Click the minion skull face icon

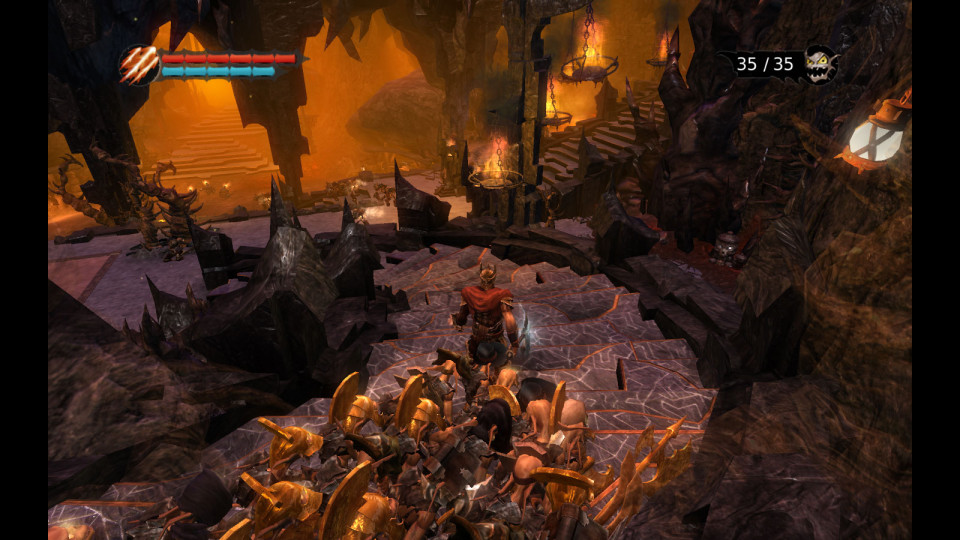819,64
